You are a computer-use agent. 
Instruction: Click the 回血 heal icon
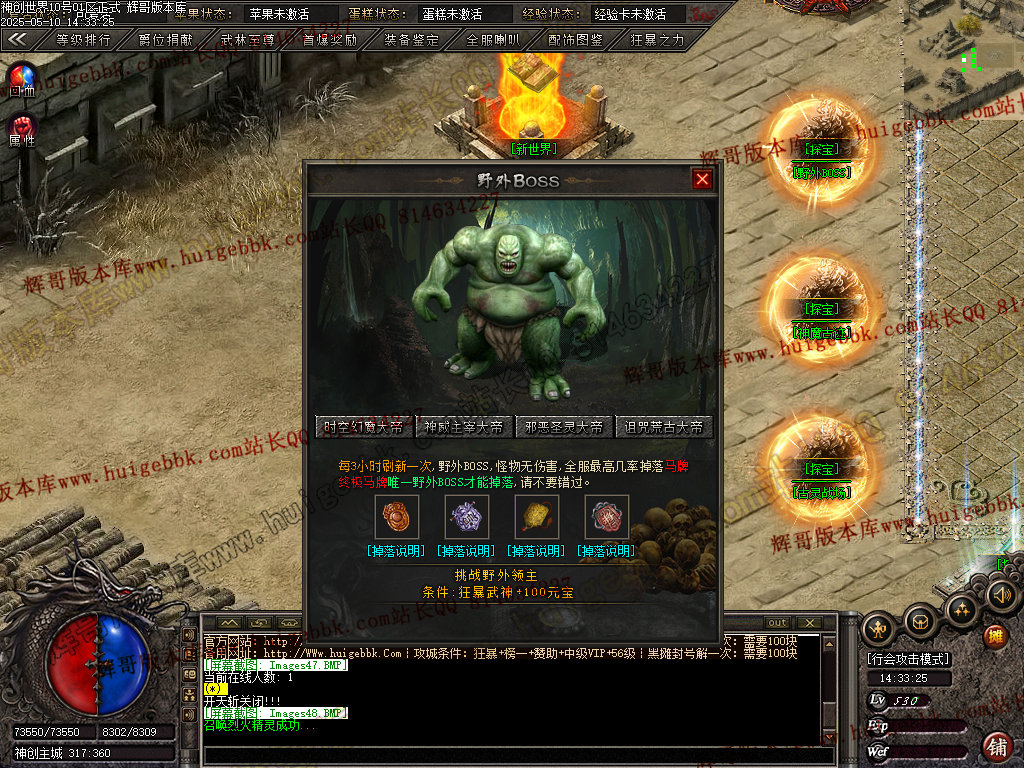tap(22, 78)
